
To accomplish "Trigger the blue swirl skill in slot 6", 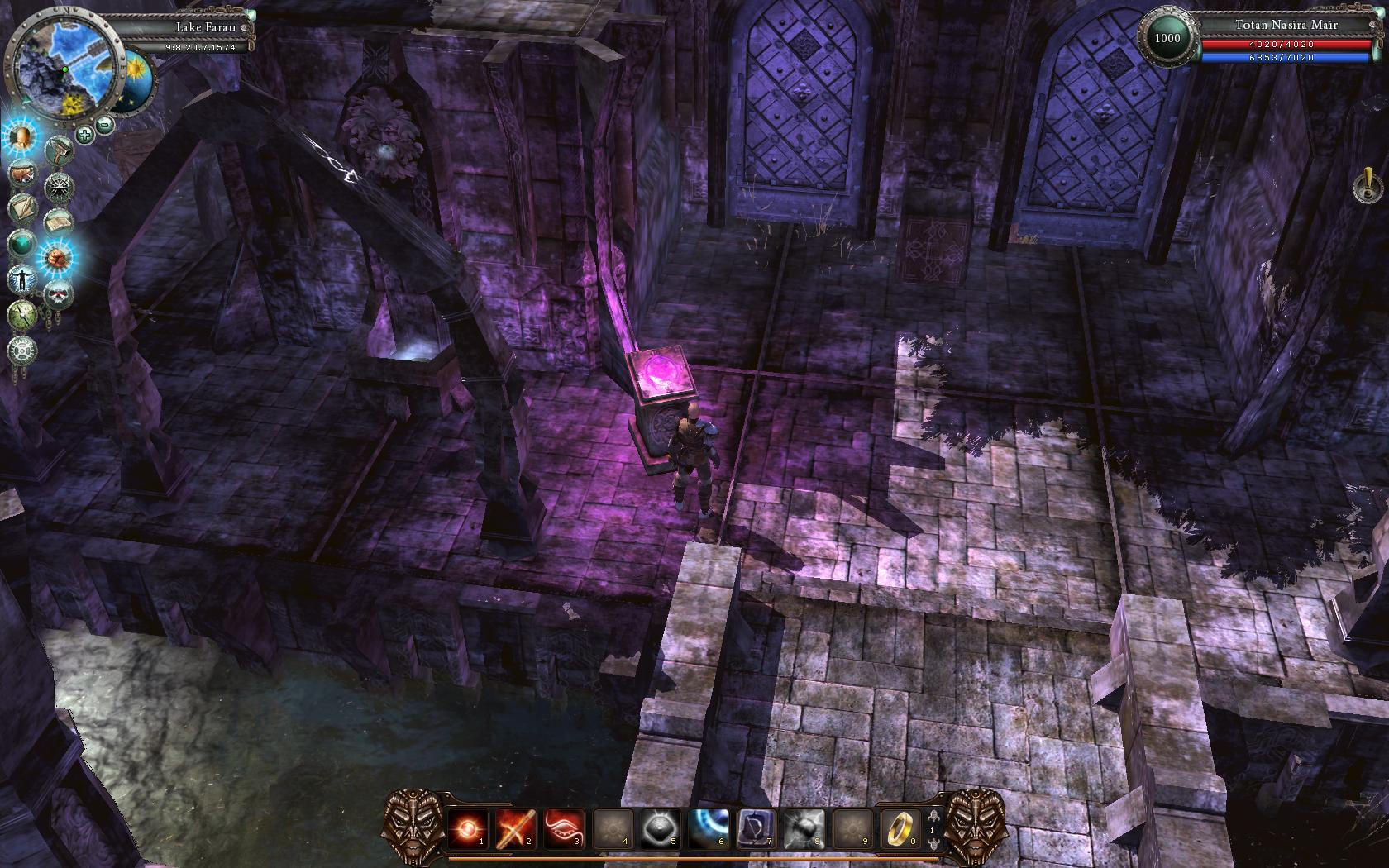I will 709,827.
